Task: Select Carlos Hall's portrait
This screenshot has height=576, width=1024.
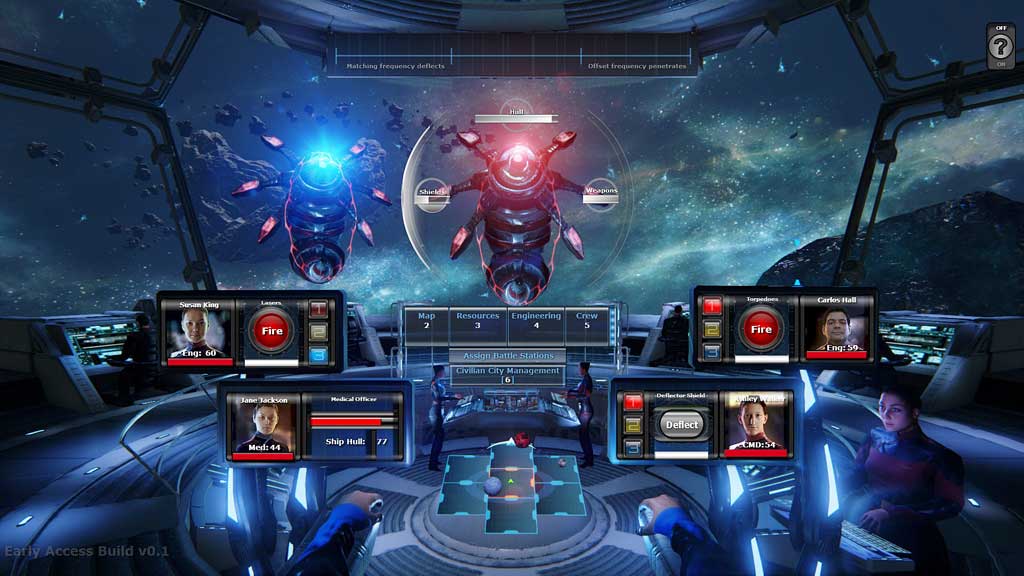Action: point(834,329)
